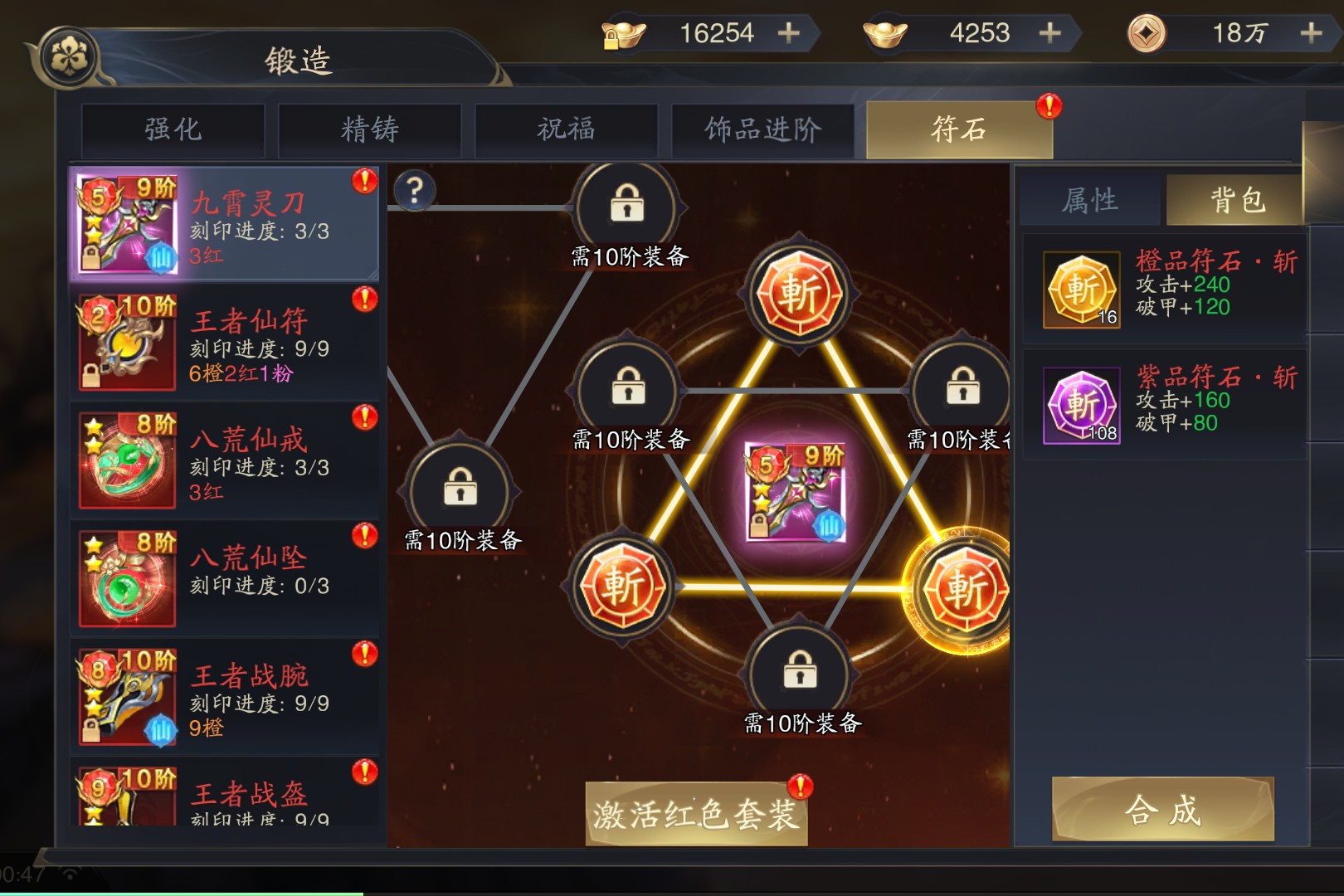The image size is (1344, 896).
Task: Click the question mark help icon
Action: 415,191
